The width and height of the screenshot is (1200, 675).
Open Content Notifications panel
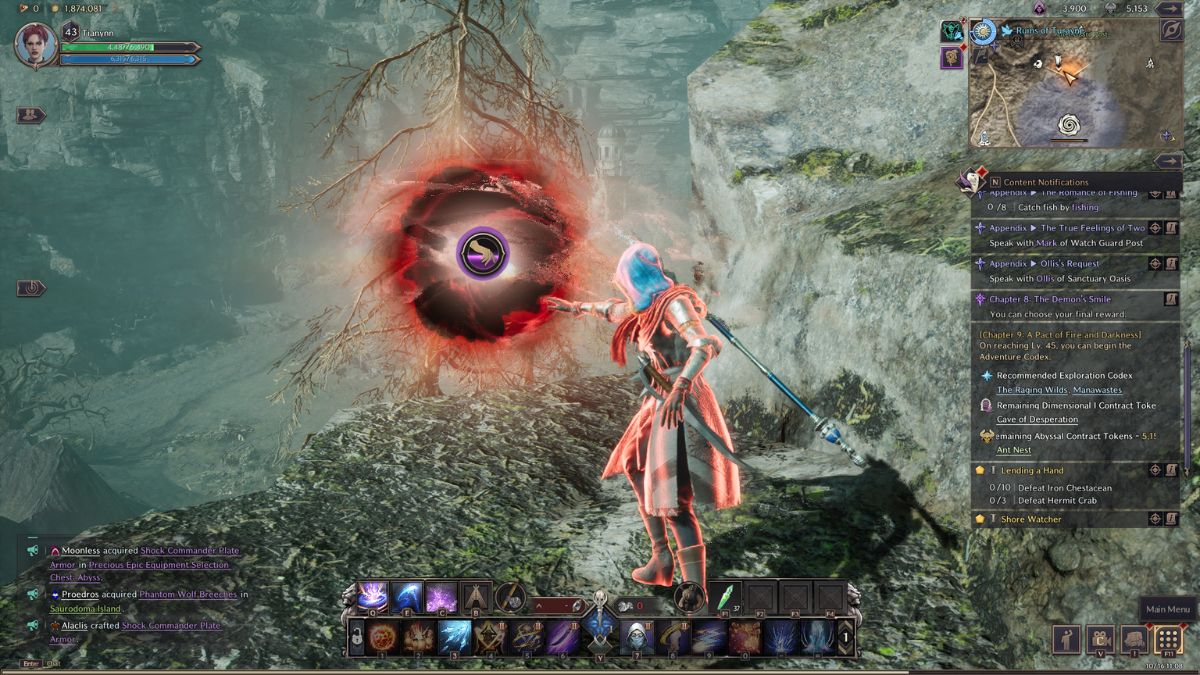[1045, 182]
